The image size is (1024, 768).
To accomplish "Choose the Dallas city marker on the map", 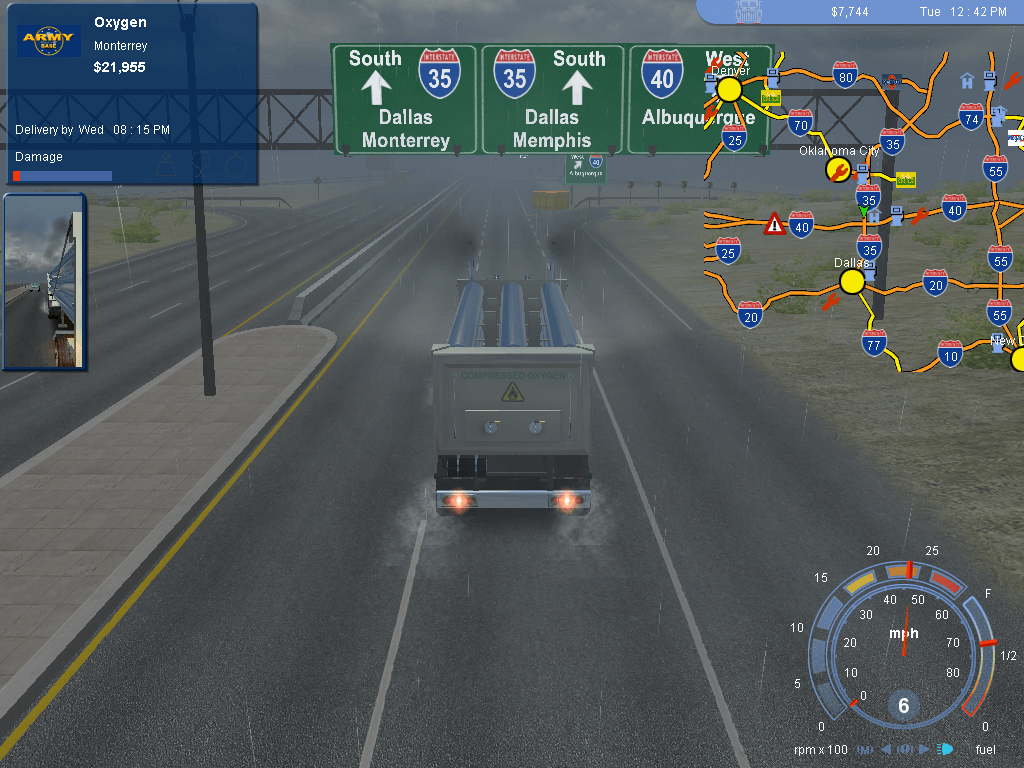I will click(x=852, y=282).
